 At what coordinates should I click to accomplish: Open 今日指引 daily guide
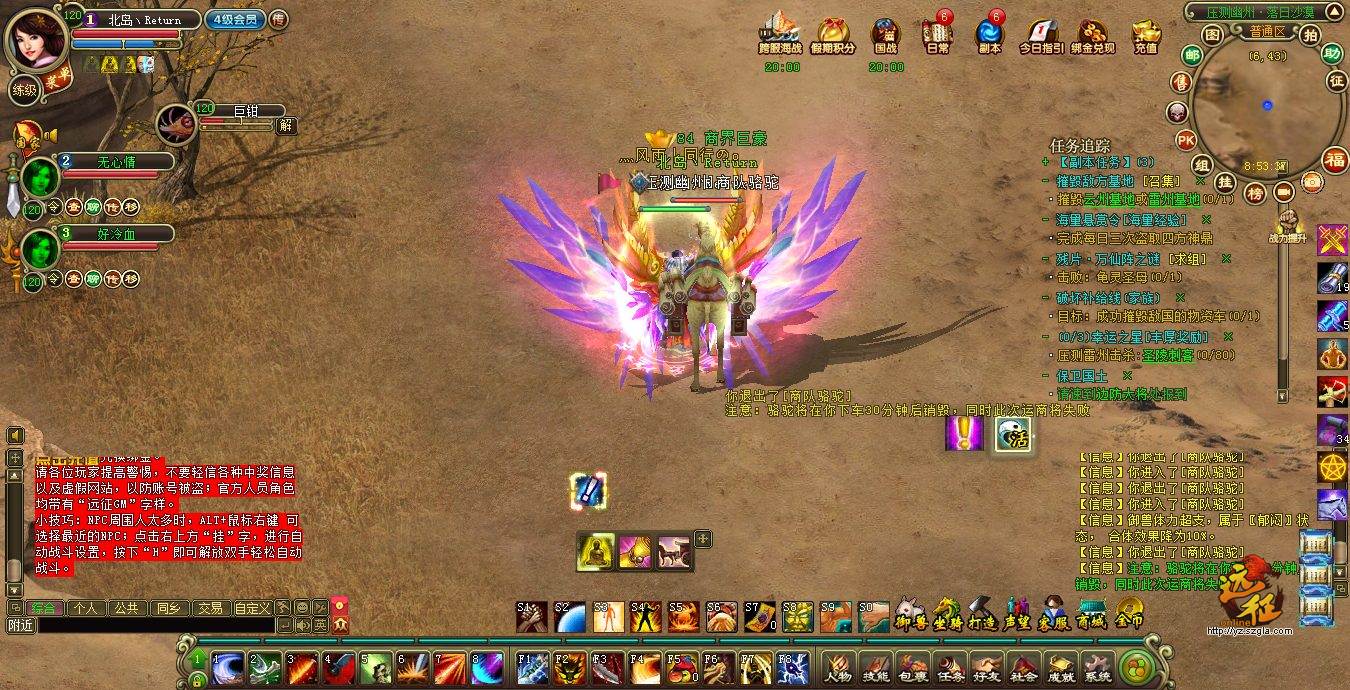click(1039, 35)
